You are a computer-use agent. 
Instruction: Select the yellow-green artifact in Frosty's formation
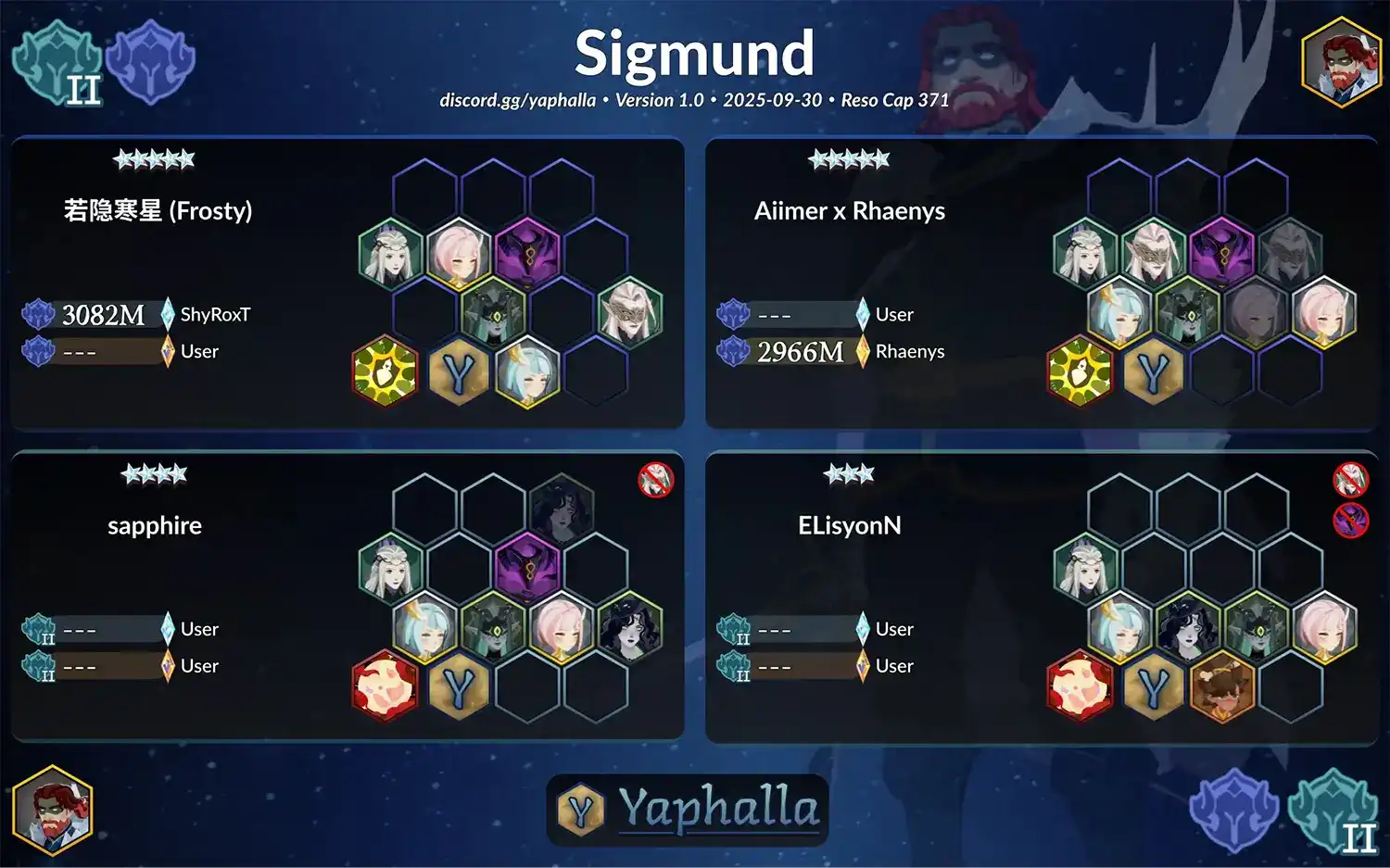pyautogui.click(x=385, y=372)
